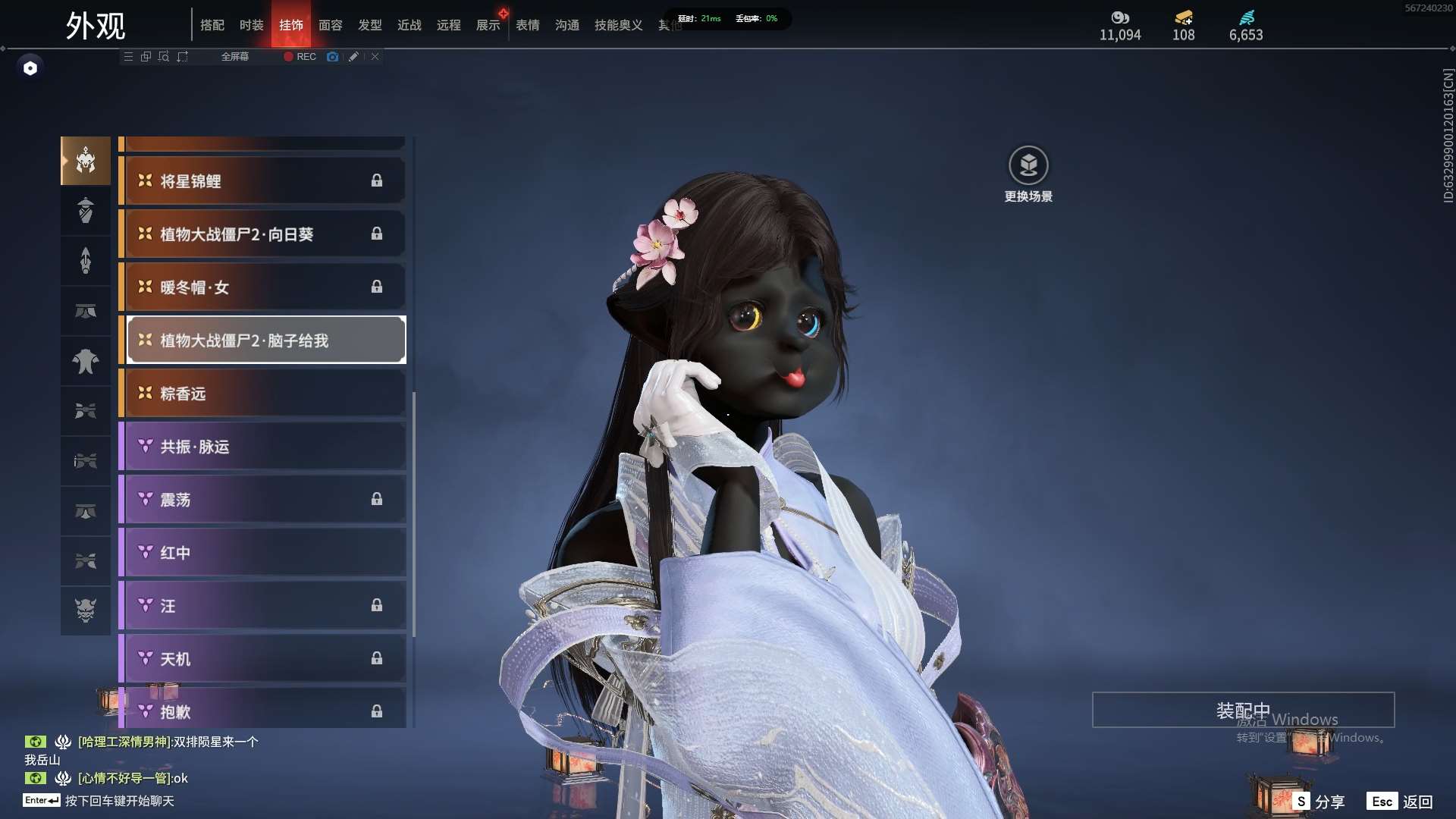Viewport: 1456px width, 819px height.
Task: Click the 返回 back button
Action: pyautogui.click(x=1399, y=802)
